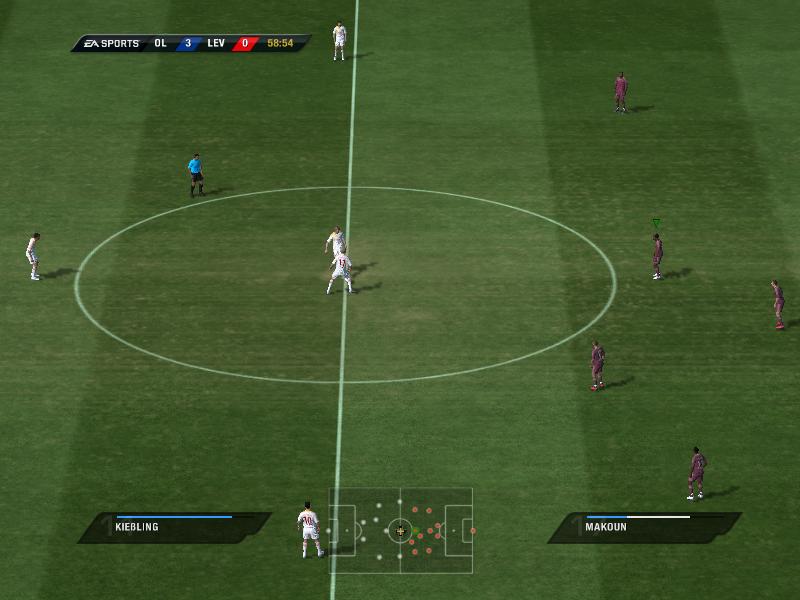
Task: Select the Makoun player name panel
Action: [x=645, y=527]
